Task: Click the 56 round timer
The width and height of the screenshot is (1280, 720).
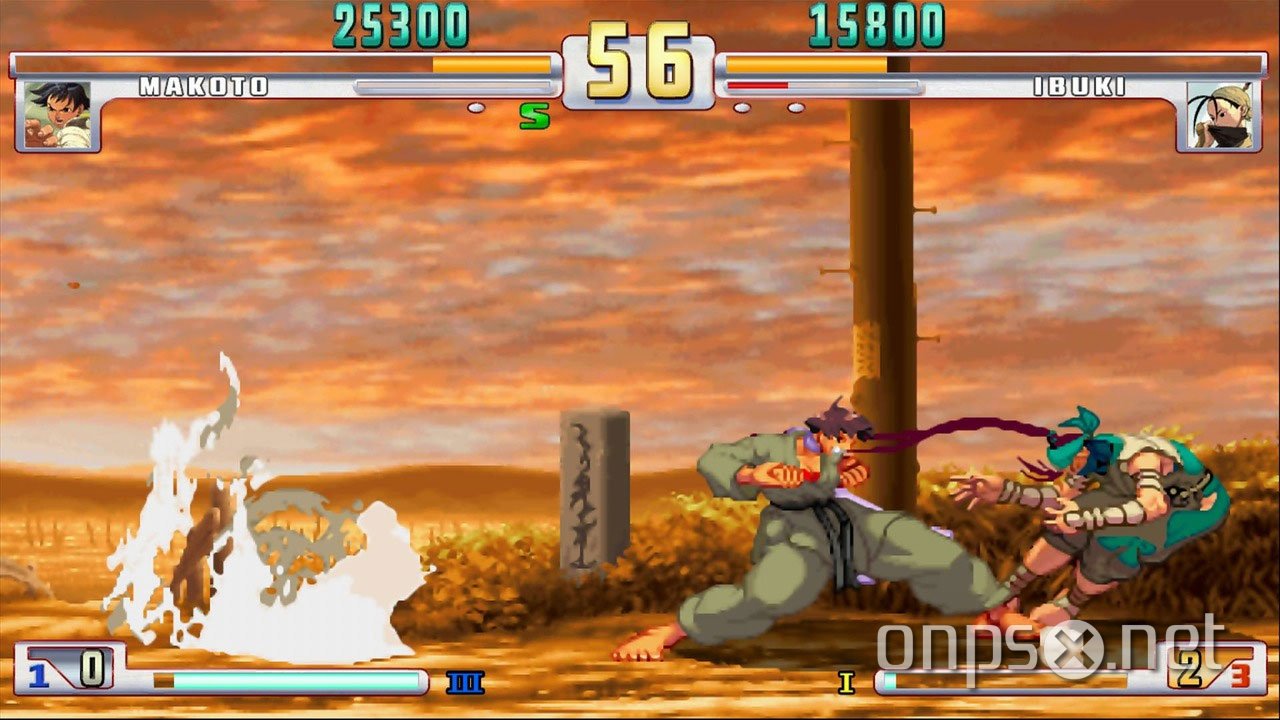Action: (640, 60)
